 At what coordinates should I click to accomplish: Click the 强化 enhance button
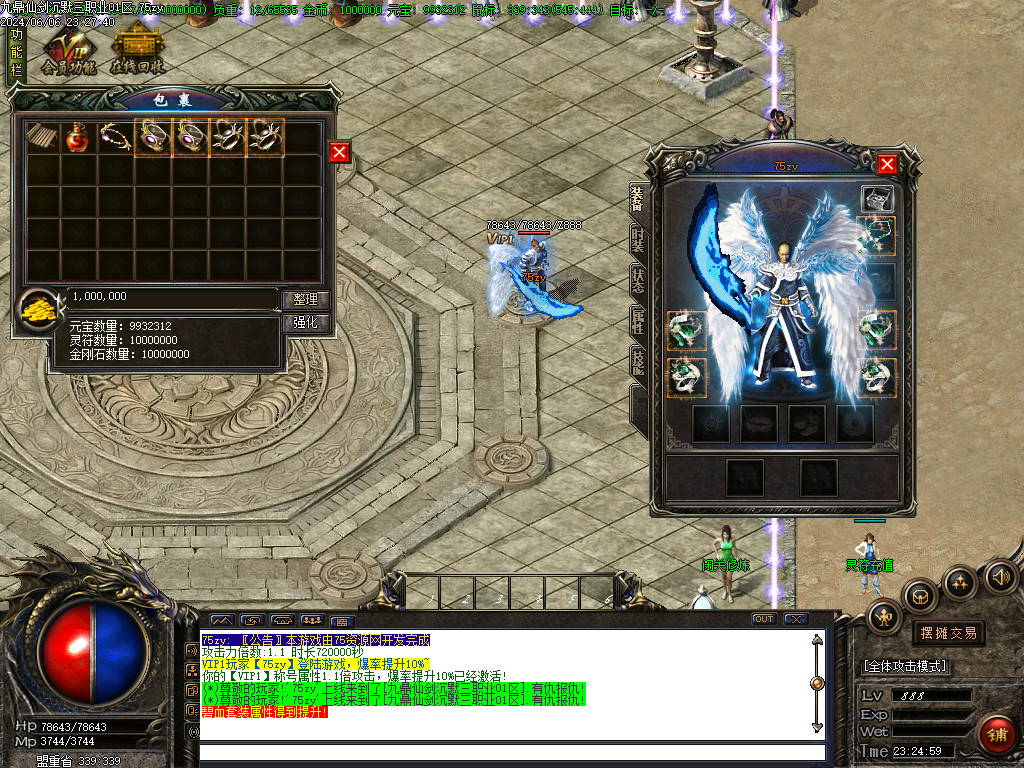pyautogui.click(x=305, y=323)
